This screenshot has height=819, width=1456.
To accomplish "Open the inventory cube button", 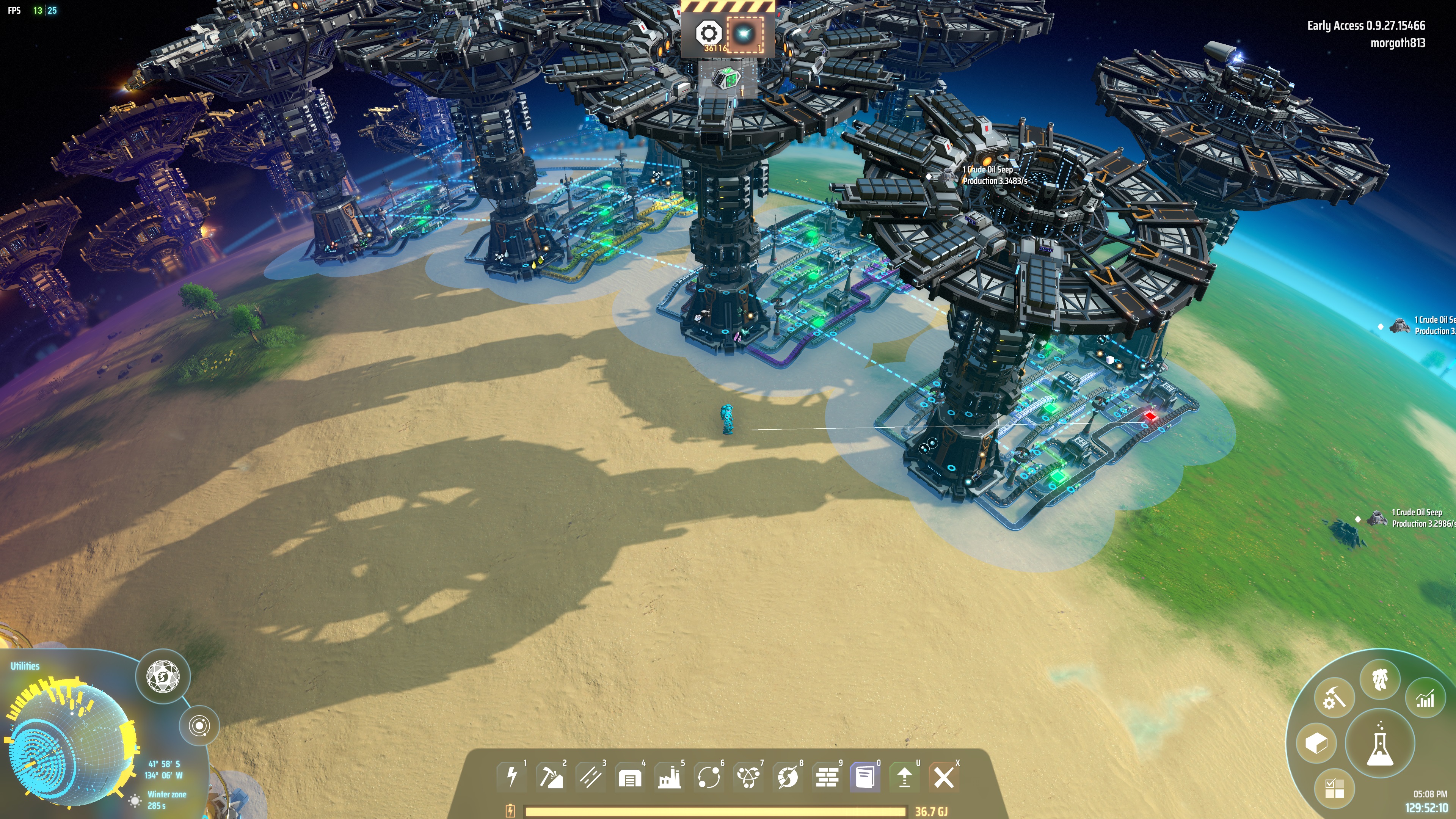I will coord(1316,743).
